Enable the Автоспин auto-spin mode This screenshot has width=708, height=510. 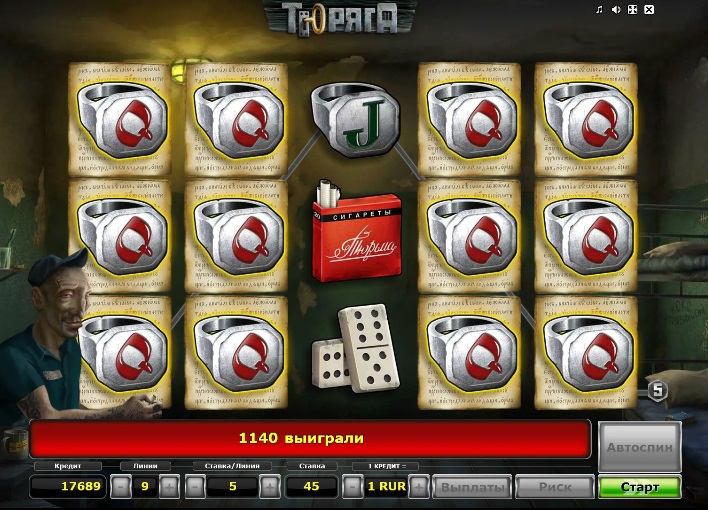coord(640,448)
